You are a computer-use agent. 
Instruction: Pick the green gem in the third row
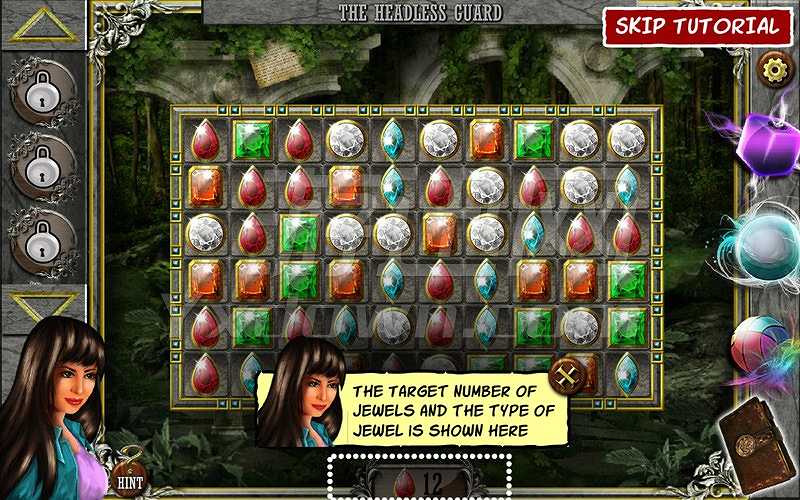coord(299,234)
